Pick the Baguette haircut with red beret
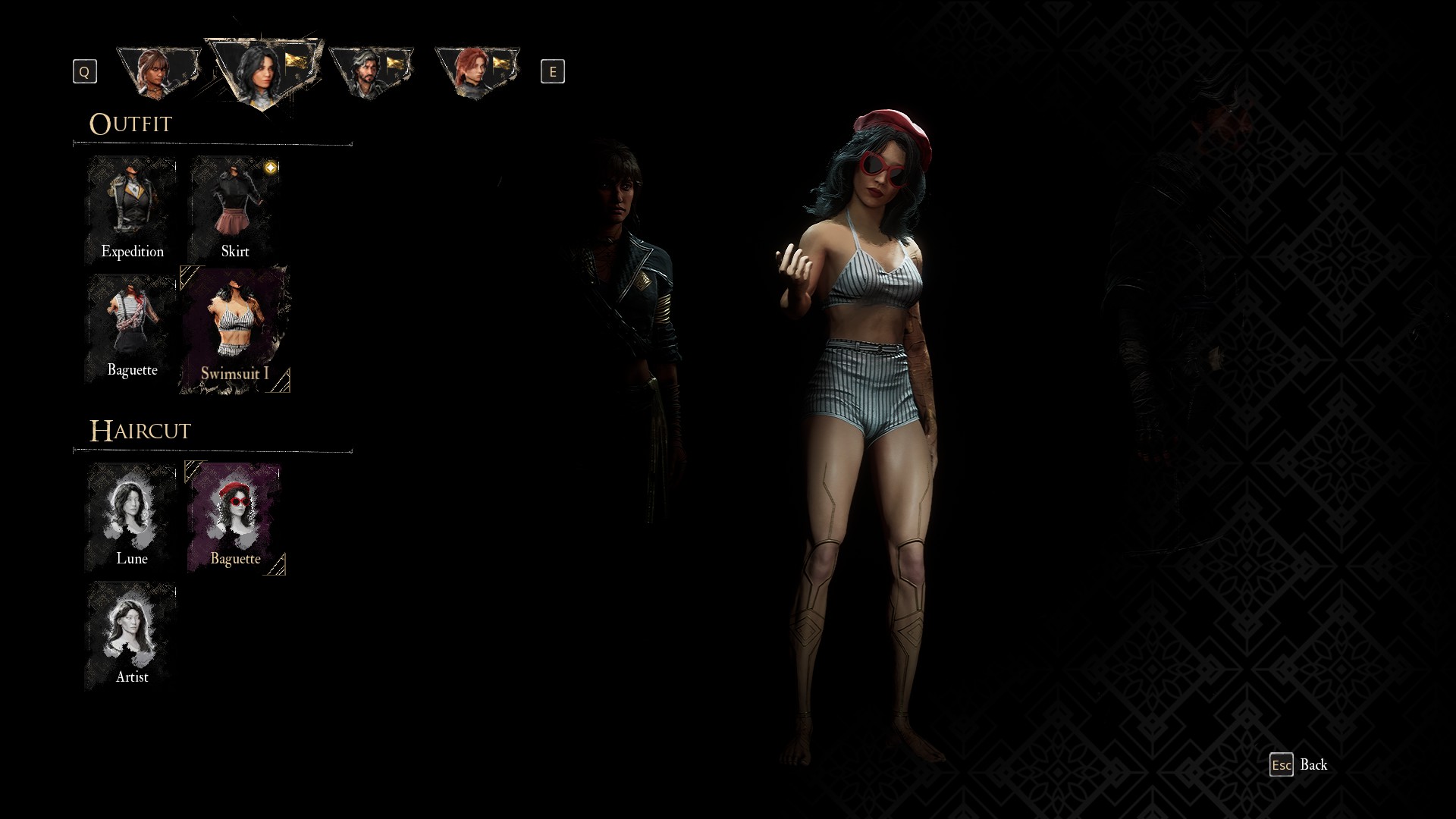 (x=235, y=517)
